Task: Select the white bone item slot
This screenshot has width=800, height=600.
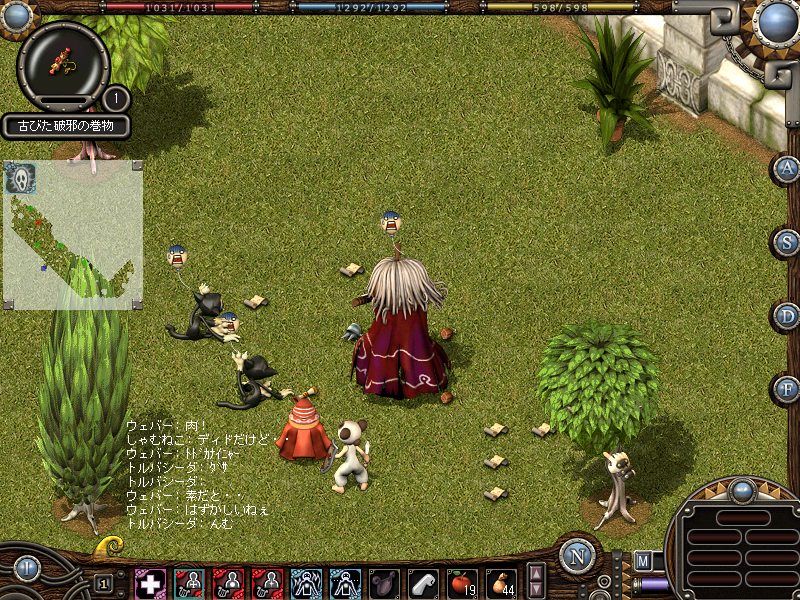Action: (x=423, y=583)
